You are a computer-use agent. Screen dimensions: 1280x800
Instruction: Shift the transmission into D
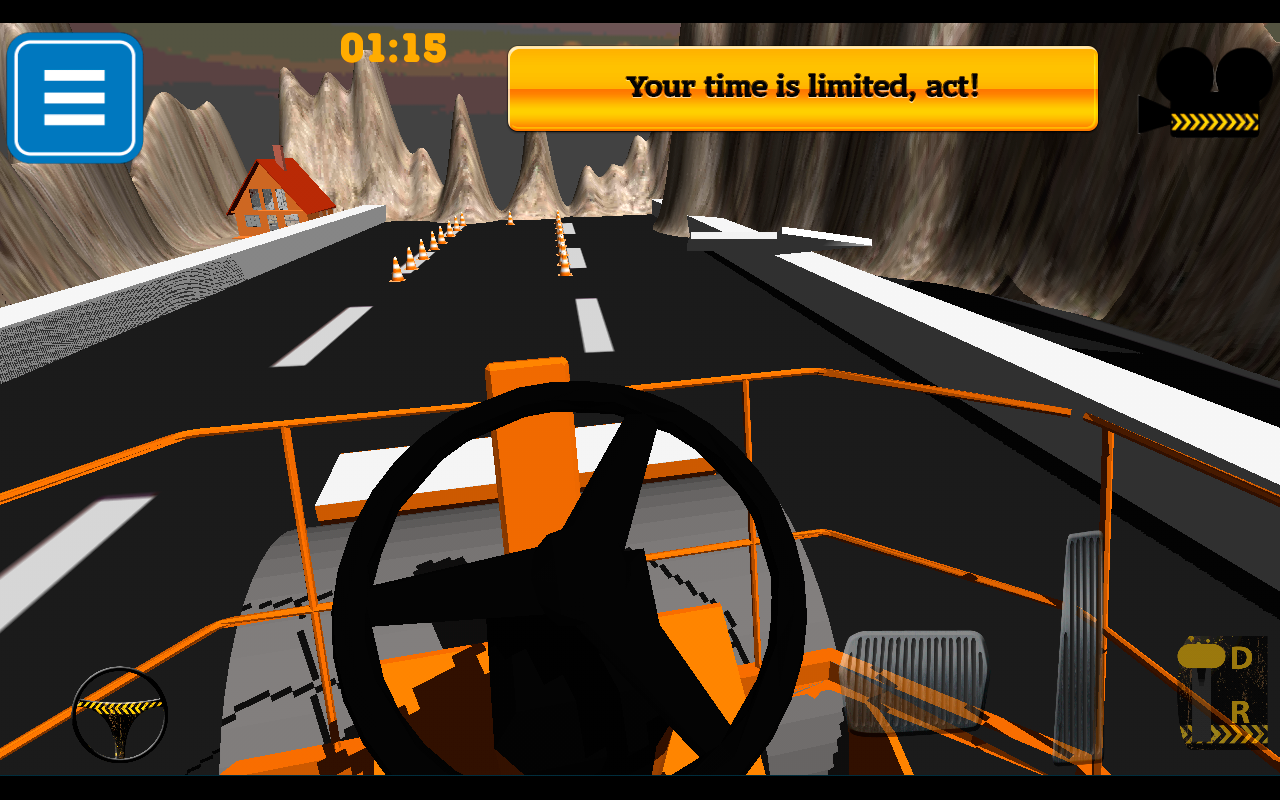1240,658
